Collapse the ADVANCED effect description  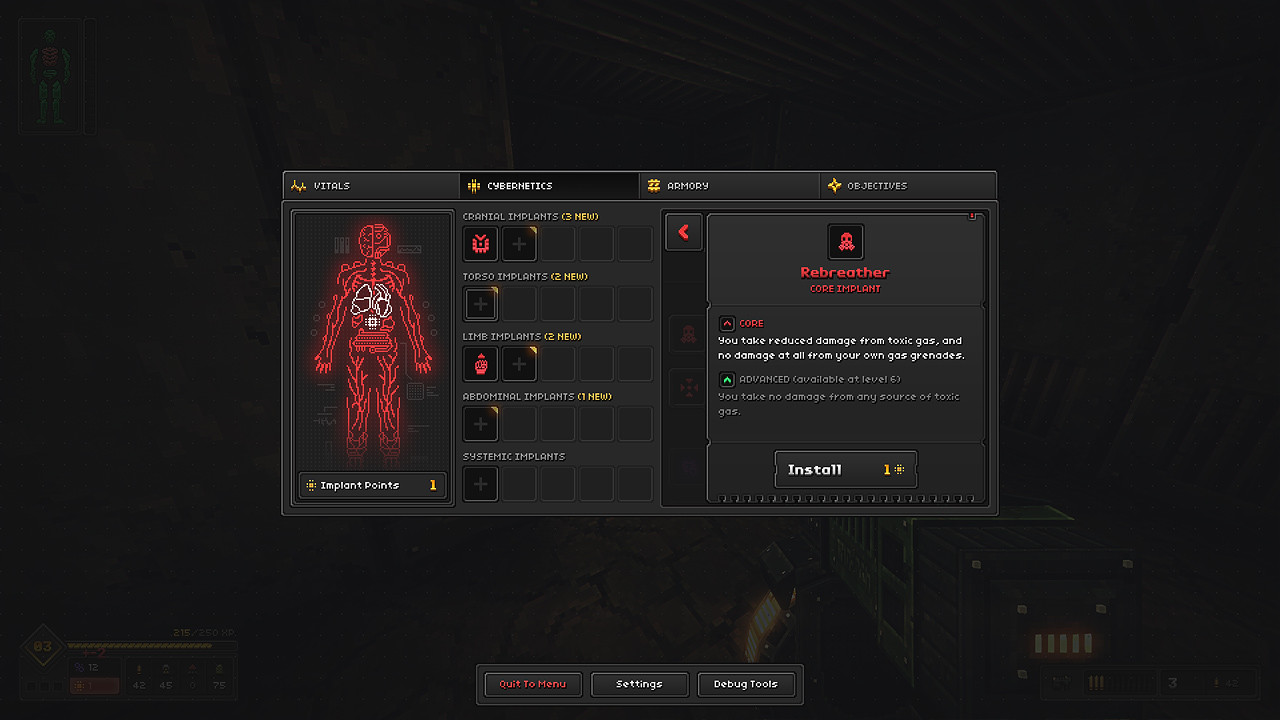point(727,379)
